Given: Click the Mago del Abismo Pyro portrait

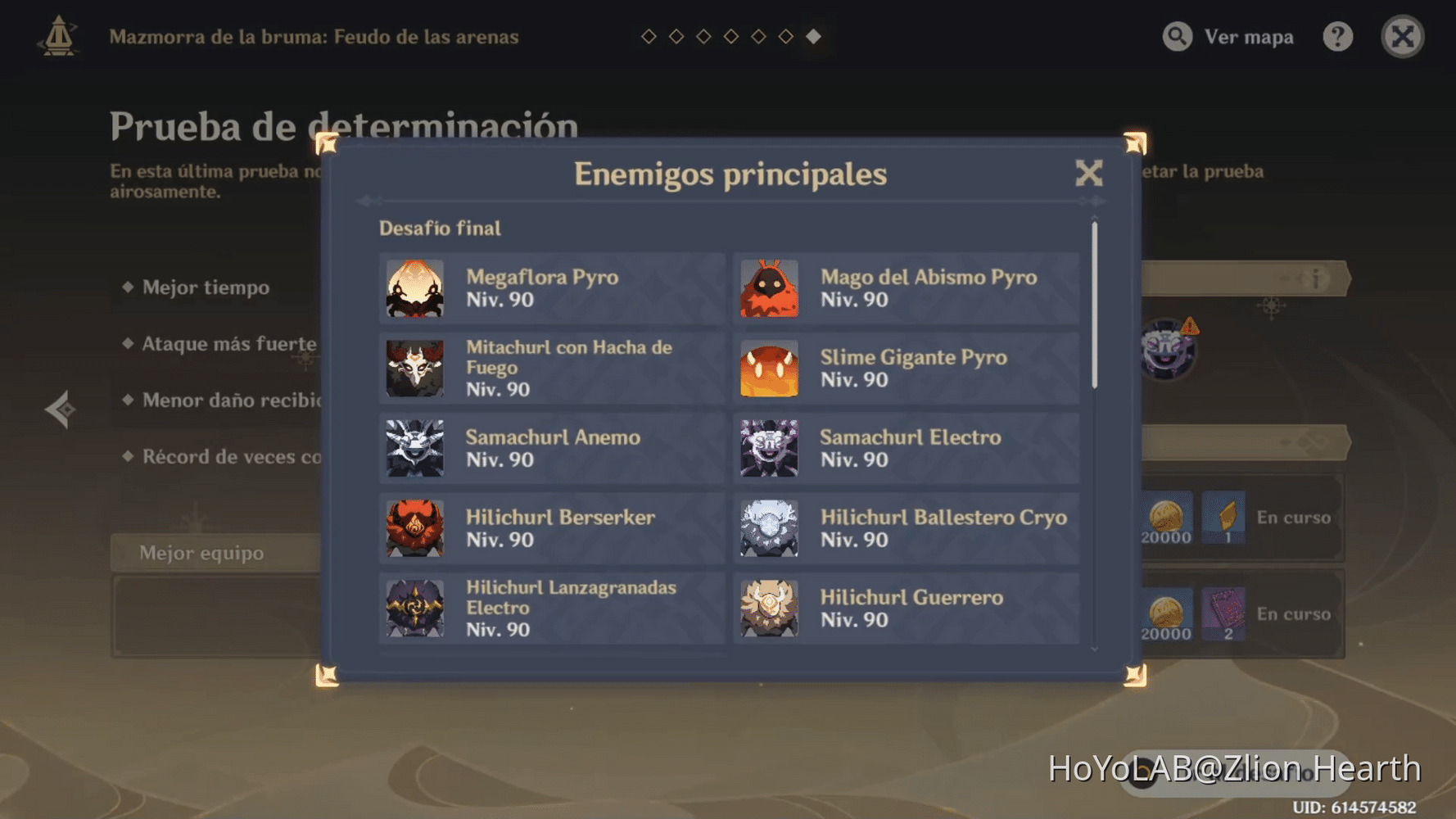Looking at the screenshot, I should coord(770,289).
